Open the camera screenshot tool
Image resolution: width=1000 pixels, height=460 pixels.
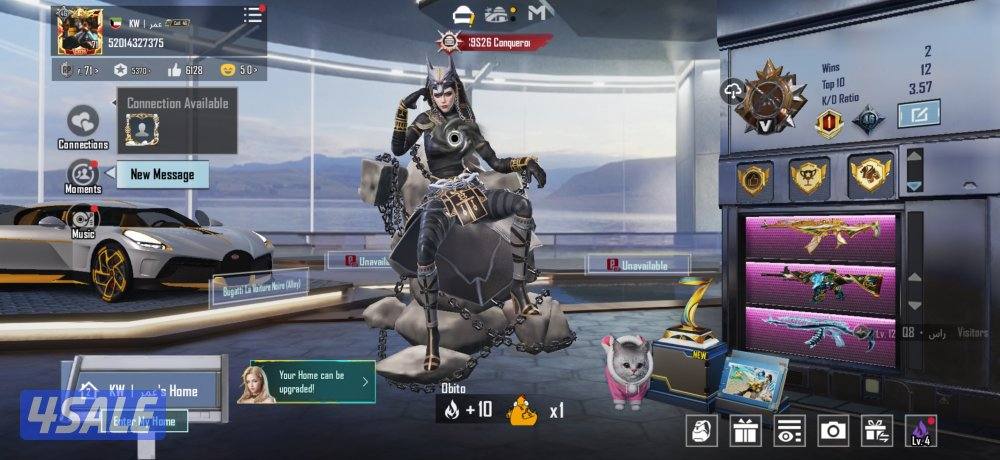pyautogui.click(x=833, y=431)
